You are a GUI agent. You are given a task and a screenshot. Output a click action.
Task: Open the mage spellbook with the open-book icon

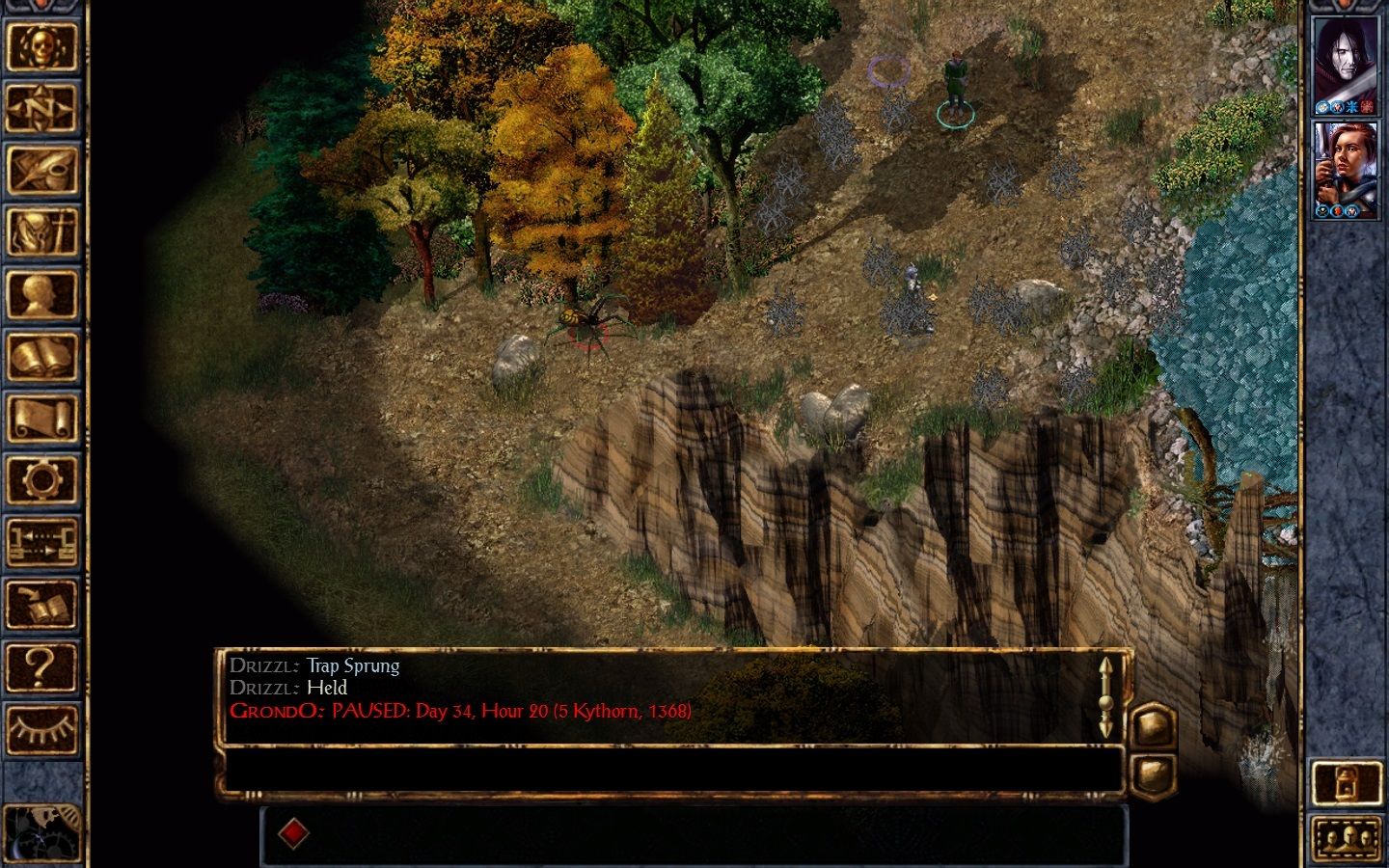pyautogui.click(x=41, y=357)
